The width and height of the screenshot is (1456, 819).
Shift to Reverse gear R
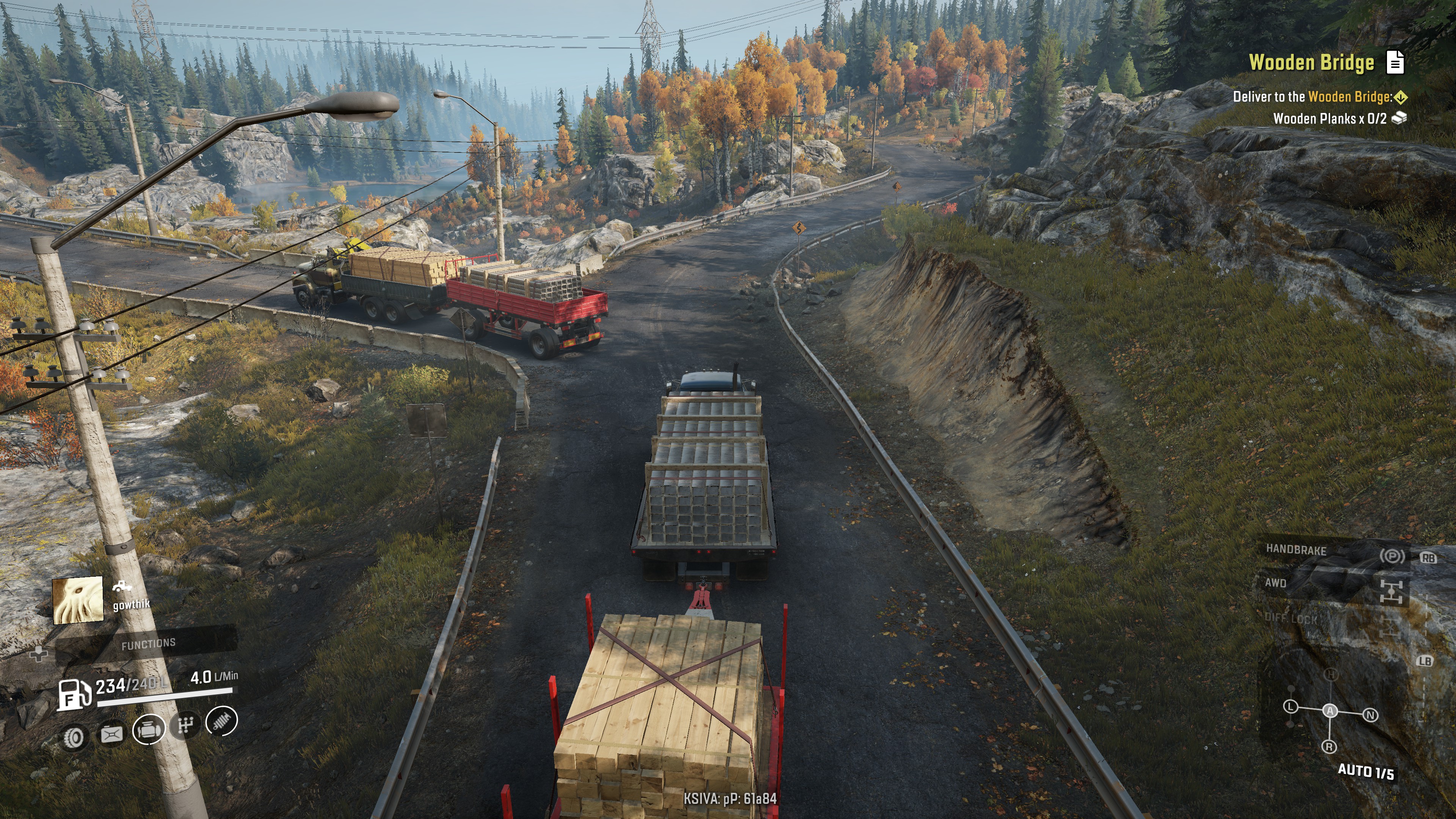click(x=1329, y=747)
